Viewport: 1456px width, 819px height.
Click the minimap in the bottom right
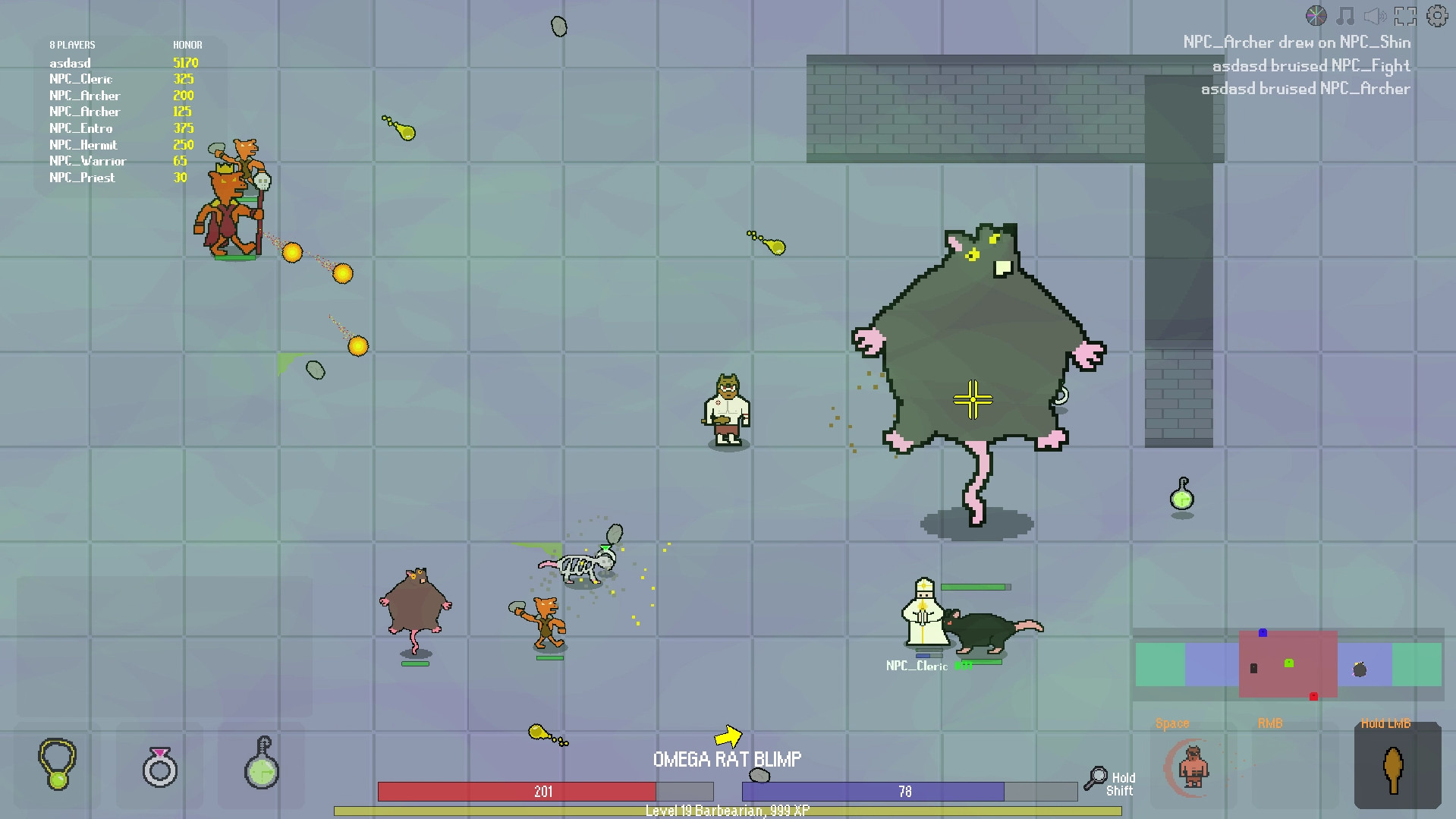click(1288, 664)
